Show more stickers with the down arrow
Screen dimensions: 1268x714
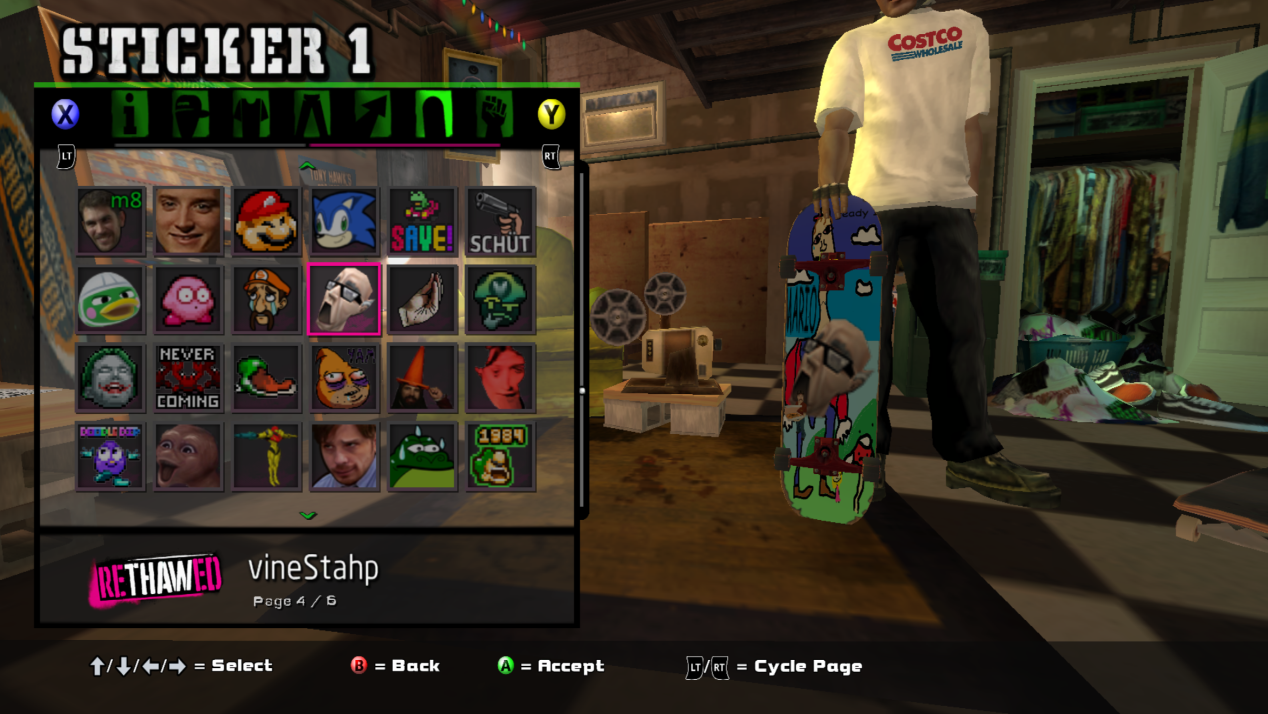point(308,516)
